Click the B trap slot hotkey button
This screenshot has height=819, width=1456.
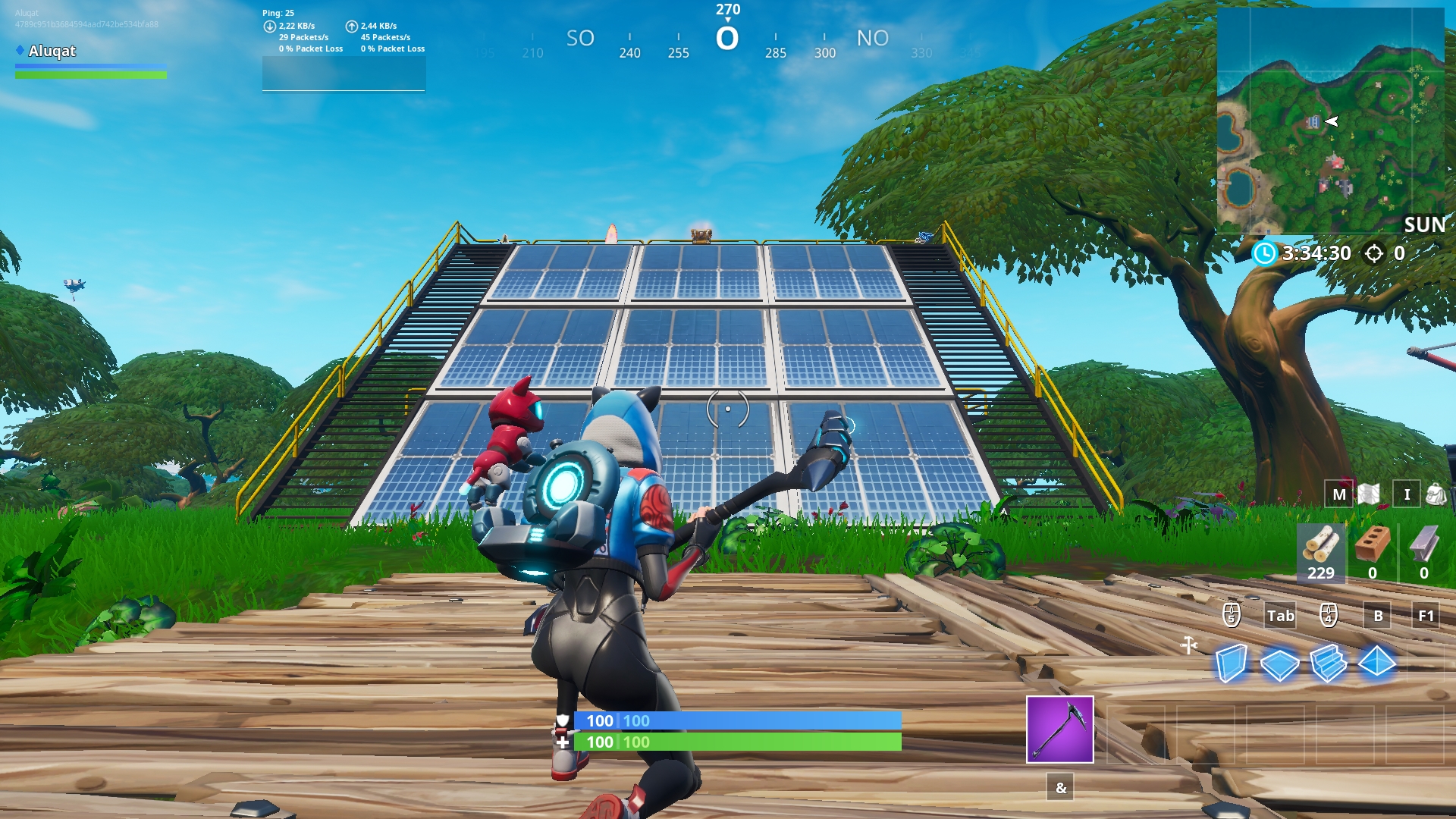coord(1379,616)
